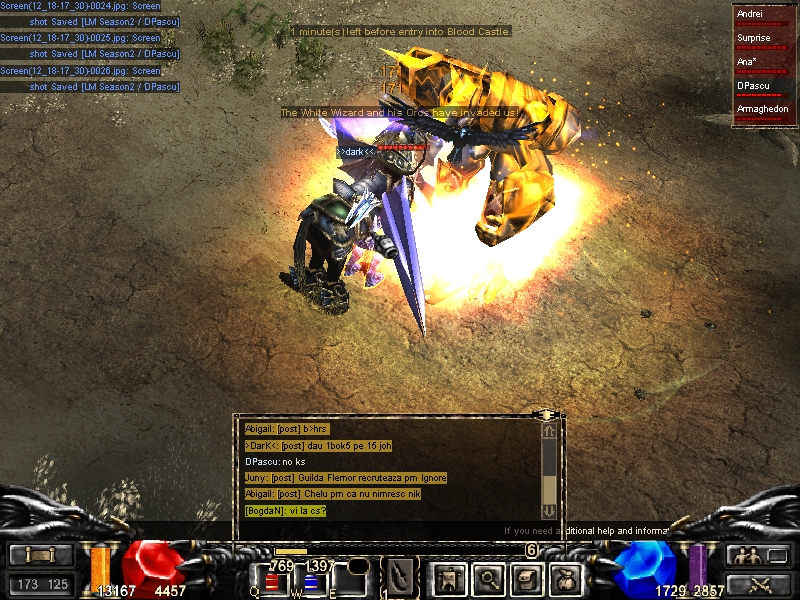Select party member Surprise
The width and height of the screenshot is (800, 600).
765,40
